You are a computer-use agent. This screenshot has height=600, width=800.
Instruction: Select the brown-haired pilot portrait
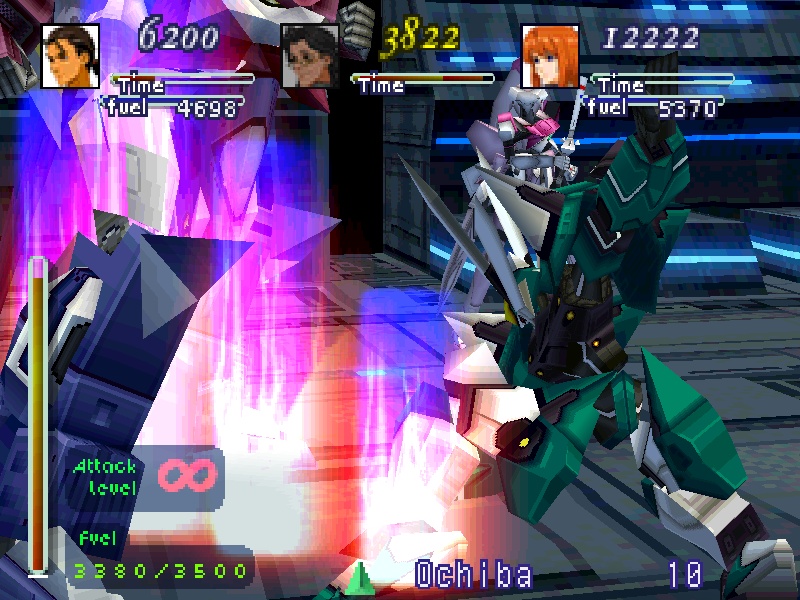point(70,55)
